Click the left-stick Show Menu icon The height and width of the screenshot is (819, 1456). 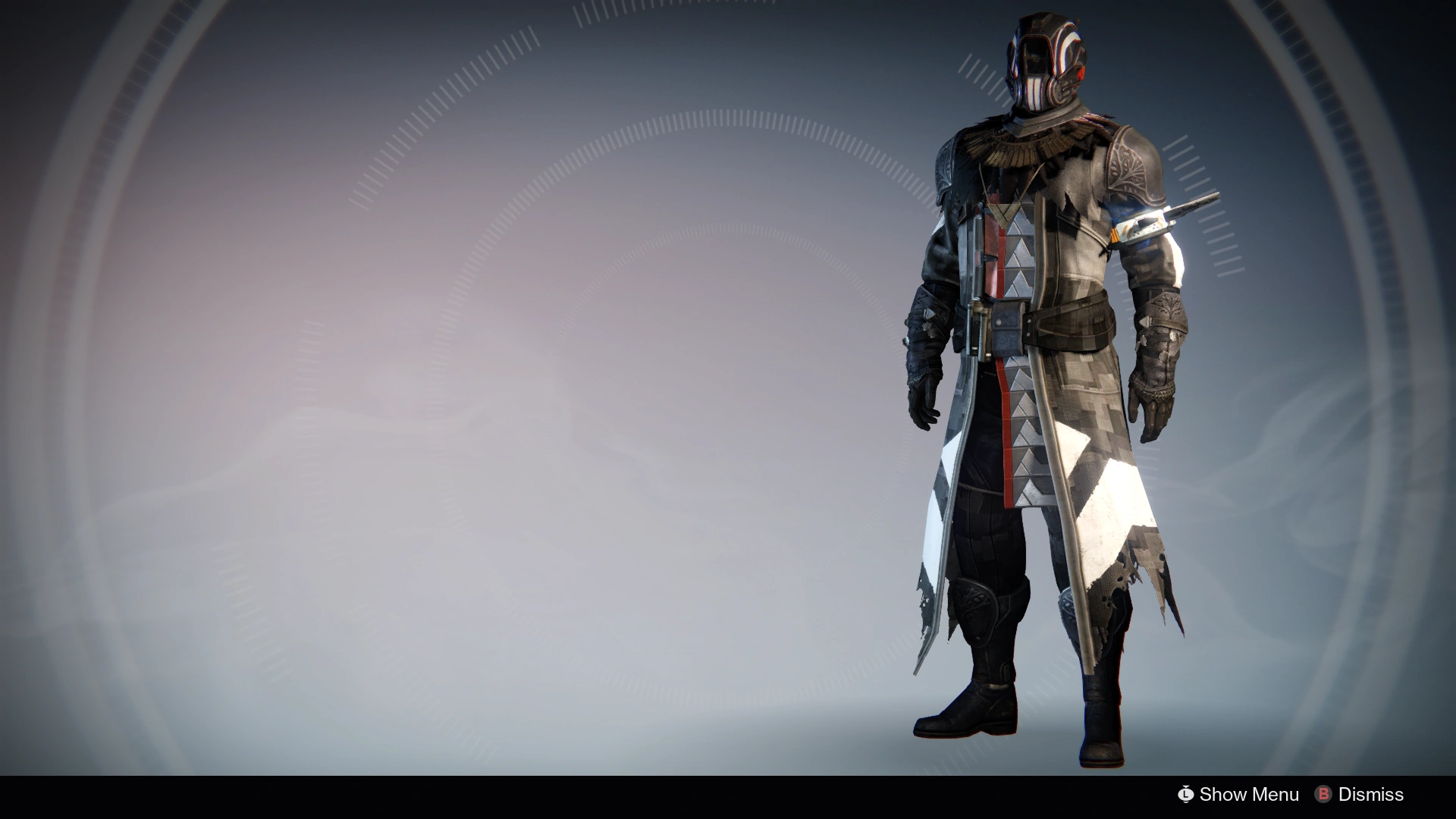pos(1187,795)
